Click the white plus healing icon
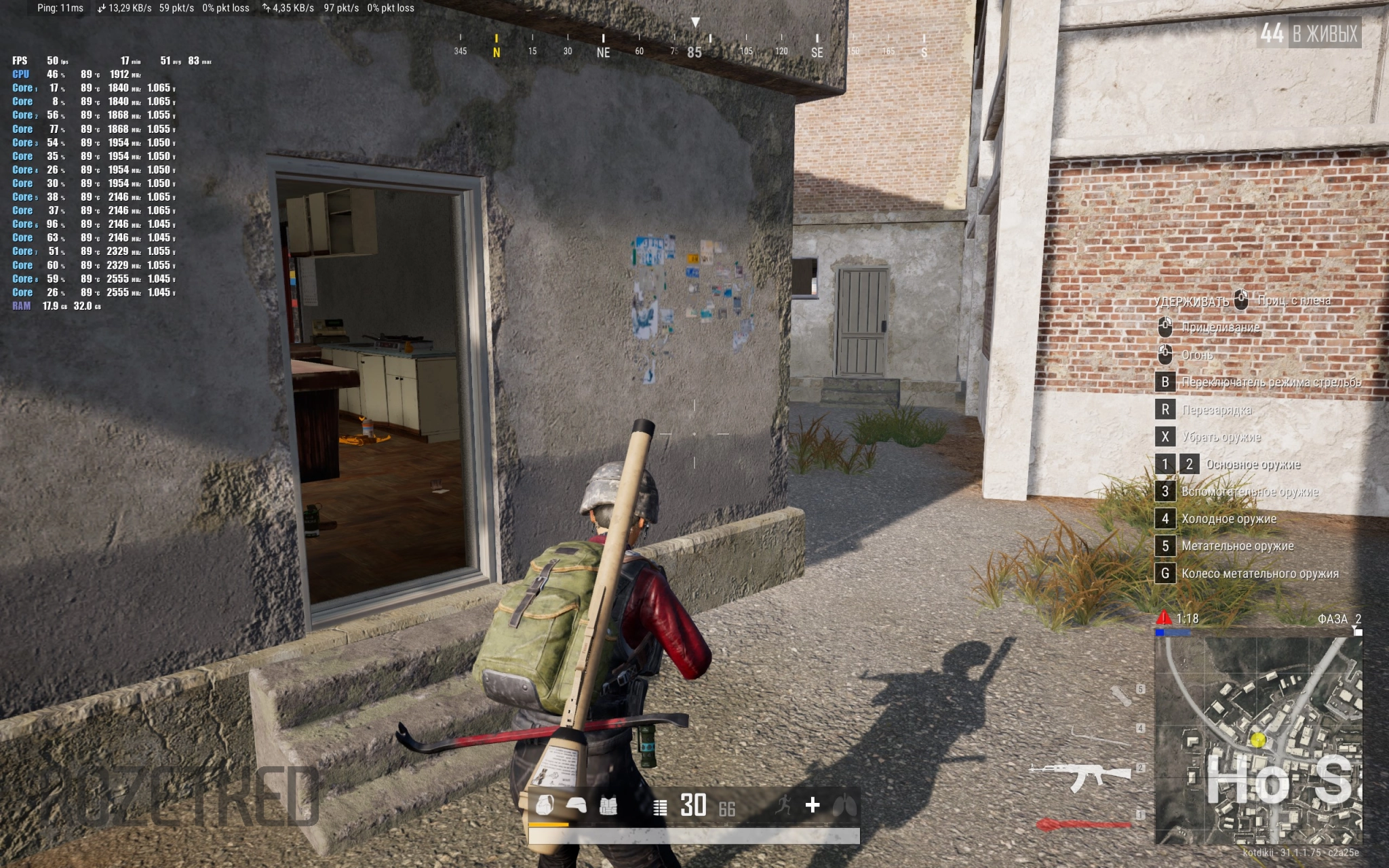 (813, 805)
